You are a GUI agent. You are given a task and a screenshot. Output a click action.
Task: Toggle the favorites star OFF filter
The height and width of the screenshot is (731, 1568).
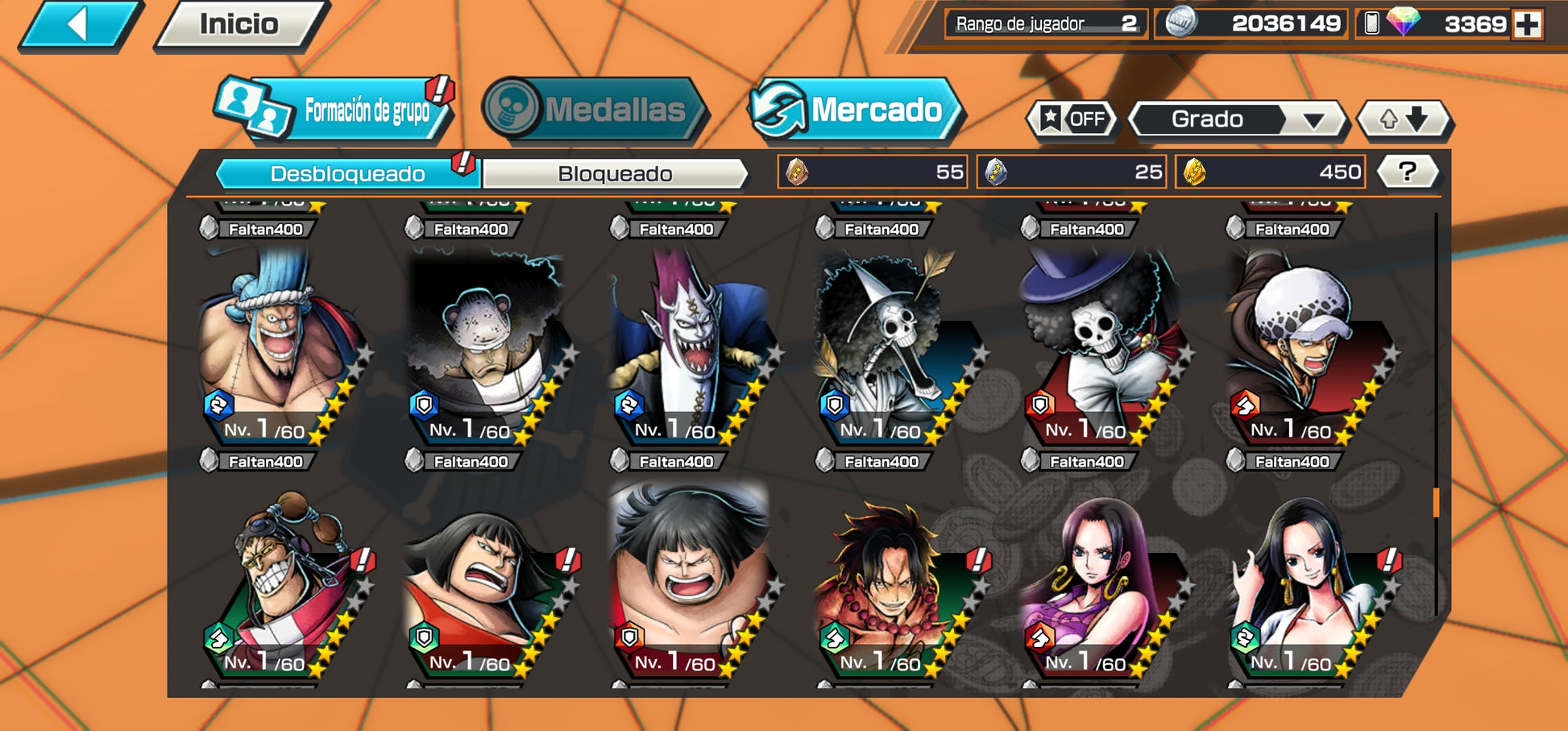[x=1072, y=120]
